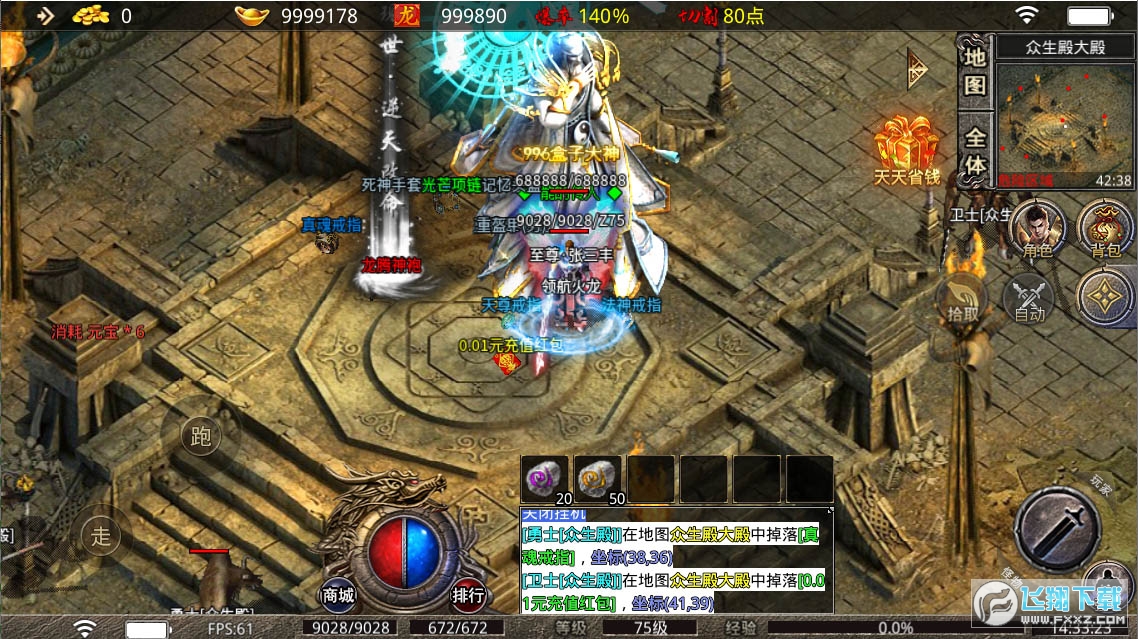Tap the sword attack button
Viewport: 1138px width, 639px height.
pyautogui.click(x=1057, y=530)
